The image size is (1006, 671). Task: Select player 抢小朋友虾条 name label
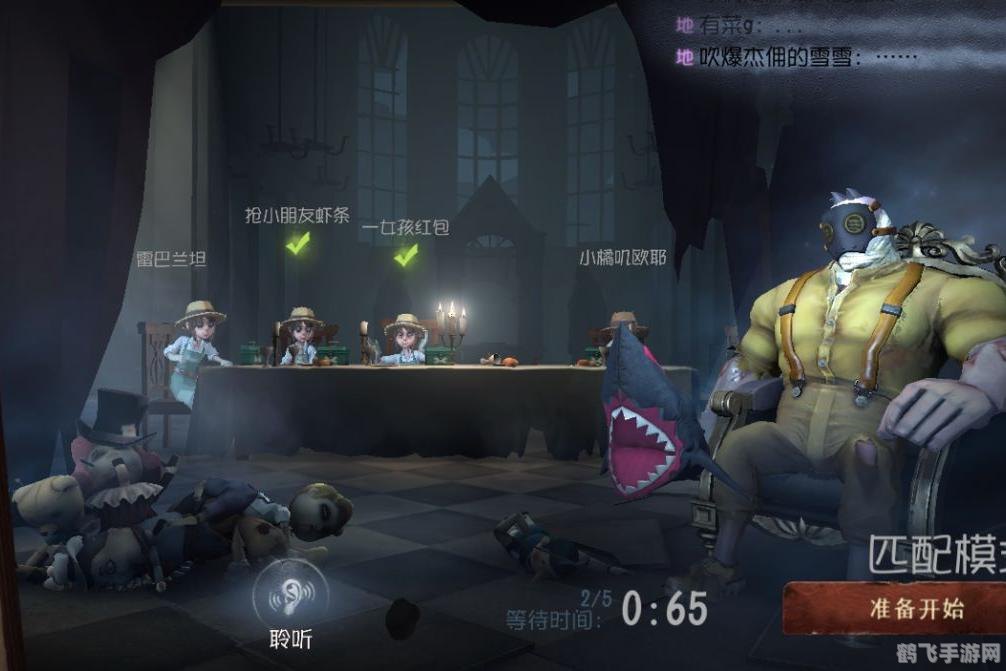297,215
